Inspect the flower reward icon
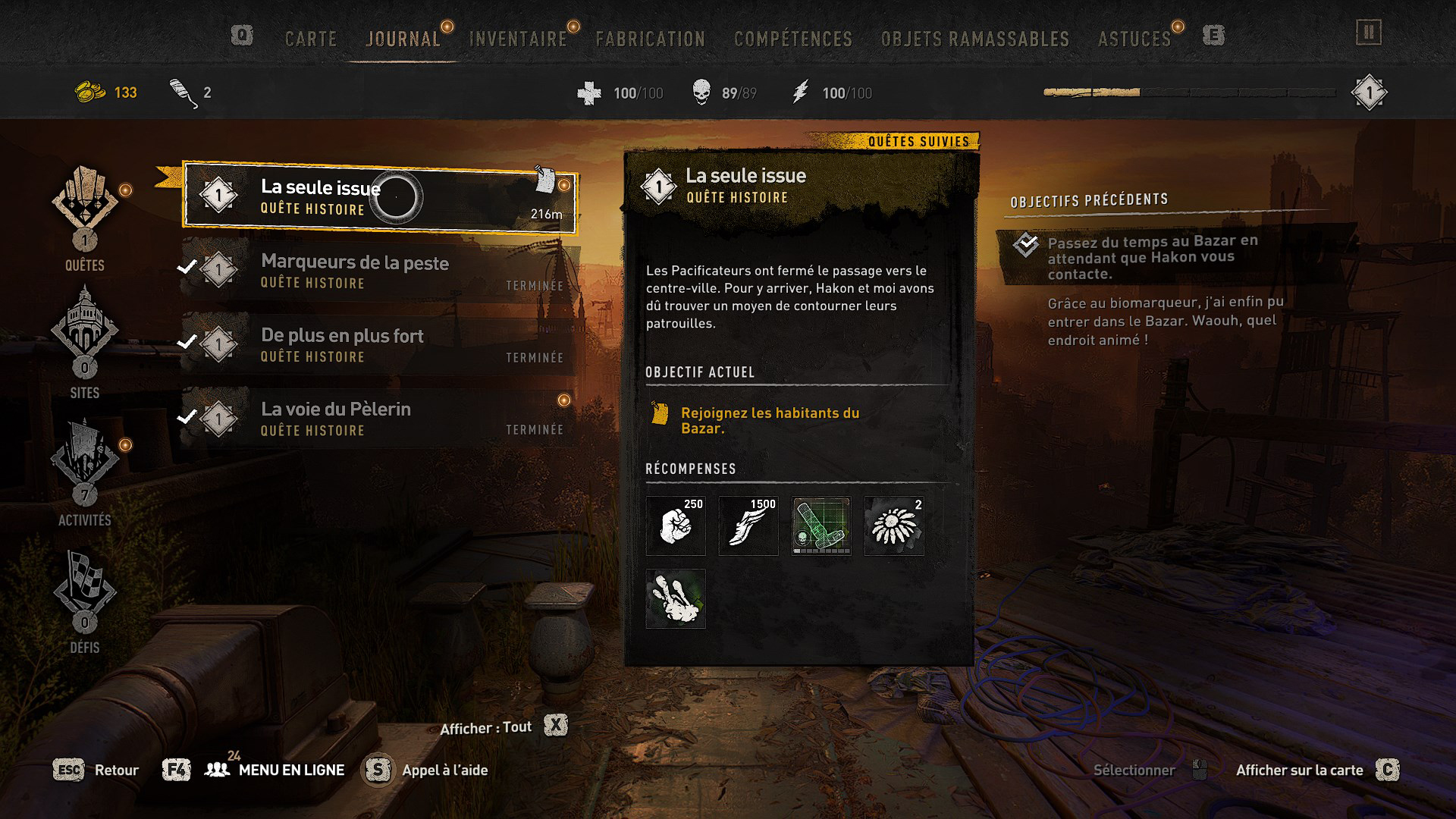The image size is (1456, 819). (894, 526)
